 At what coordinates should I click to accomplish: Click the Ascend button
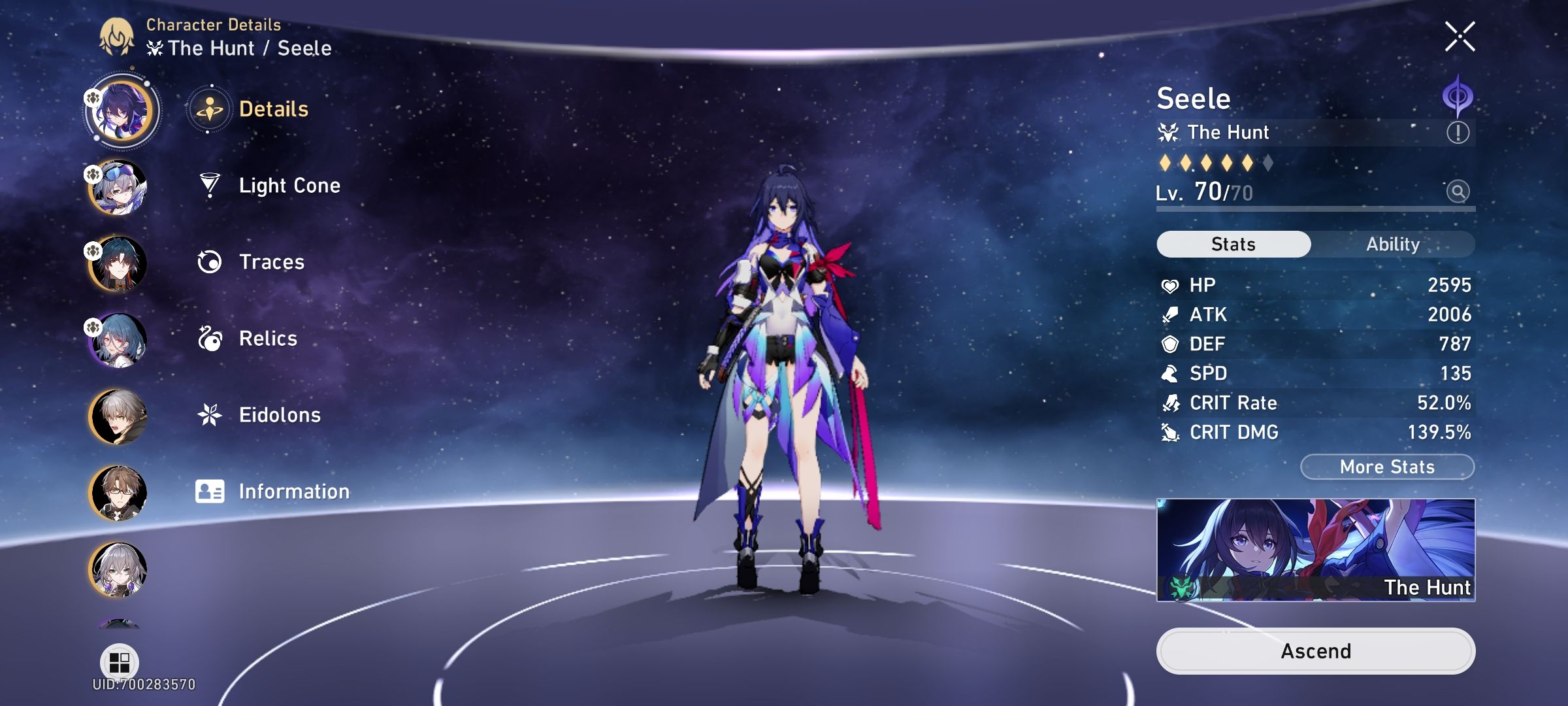point(1316,650)
